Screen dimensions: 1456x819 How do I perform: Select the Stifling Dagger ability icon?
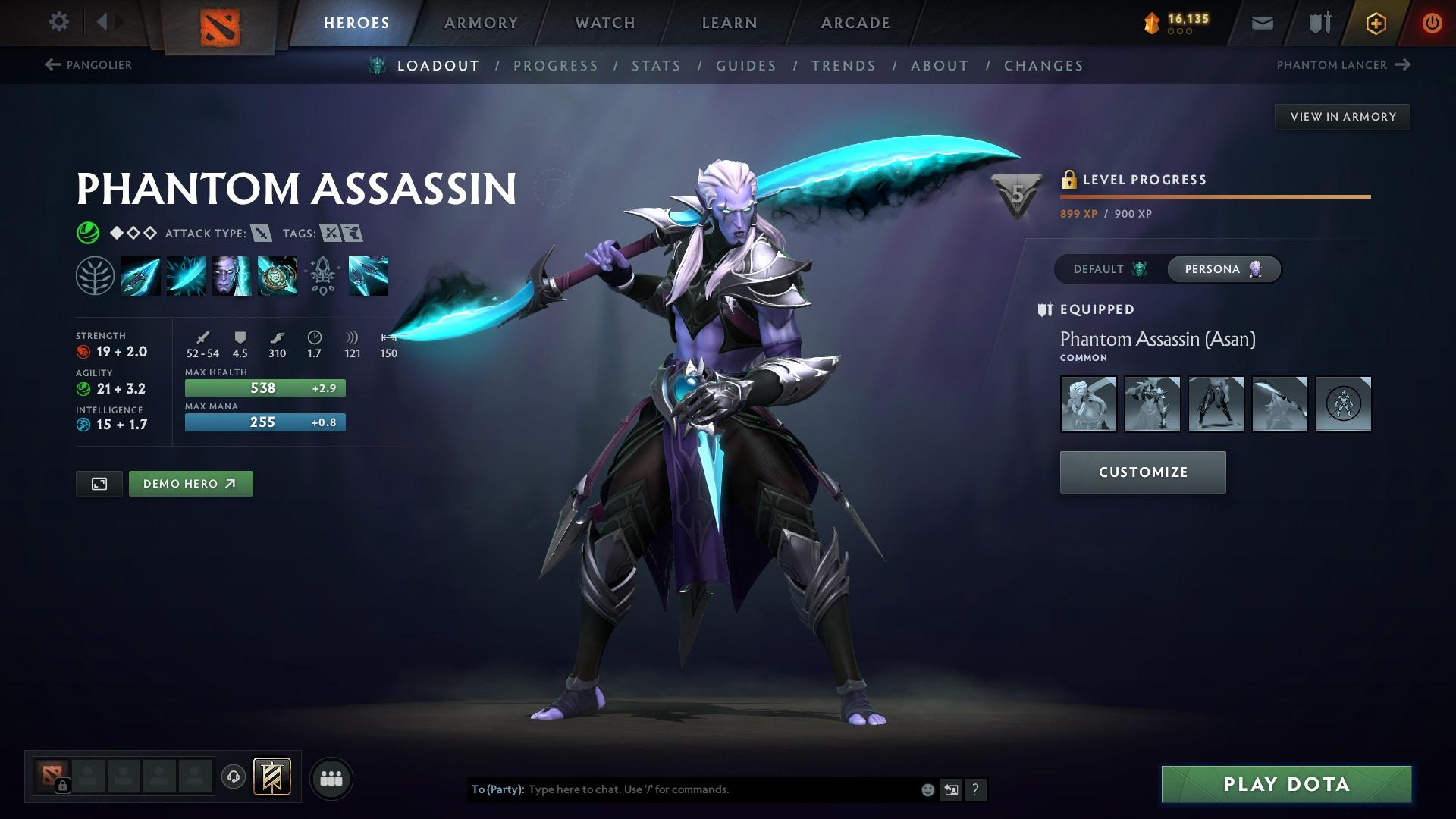click(141, 275)
